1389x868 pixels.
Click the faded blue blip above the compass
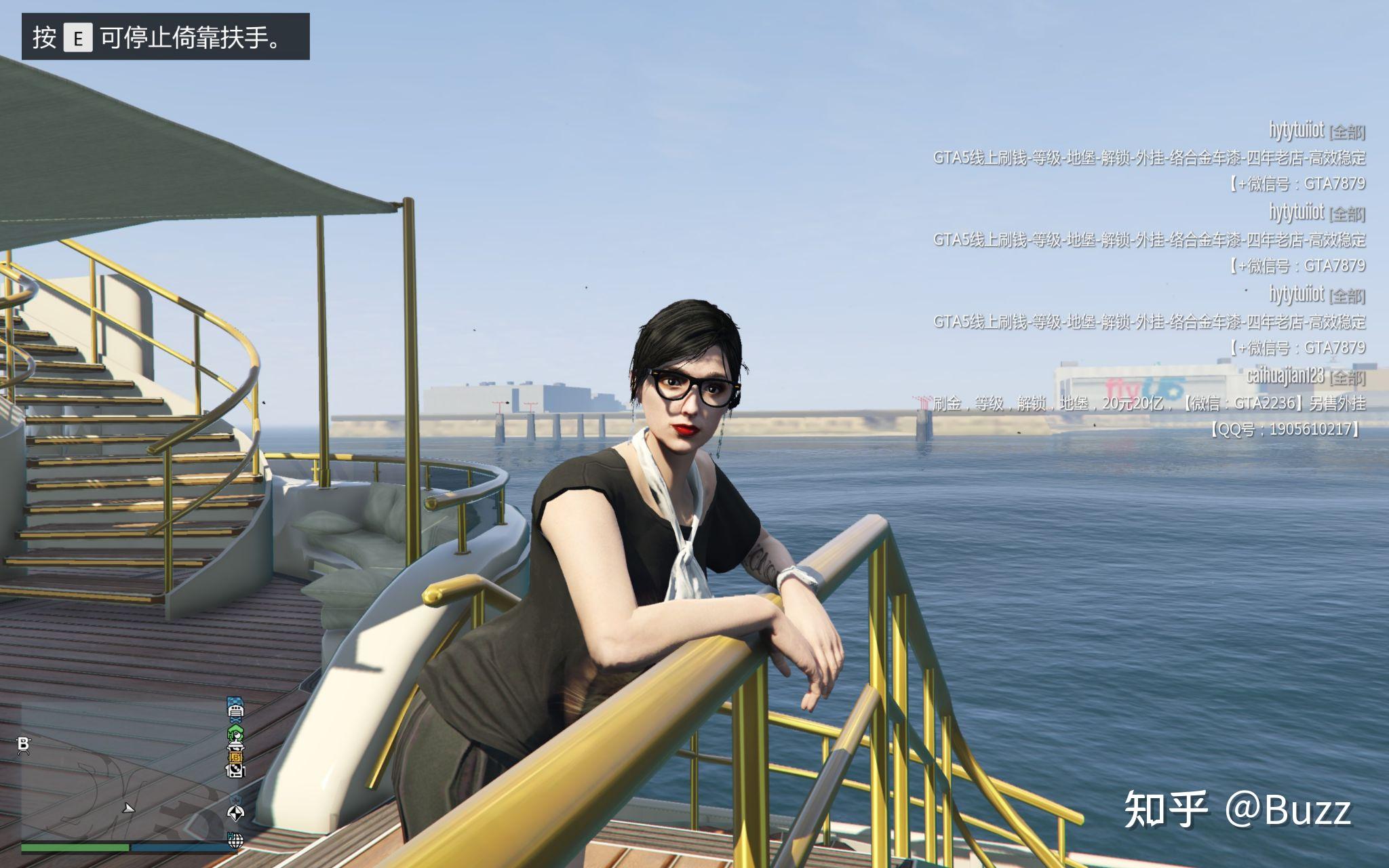(236, 799)
